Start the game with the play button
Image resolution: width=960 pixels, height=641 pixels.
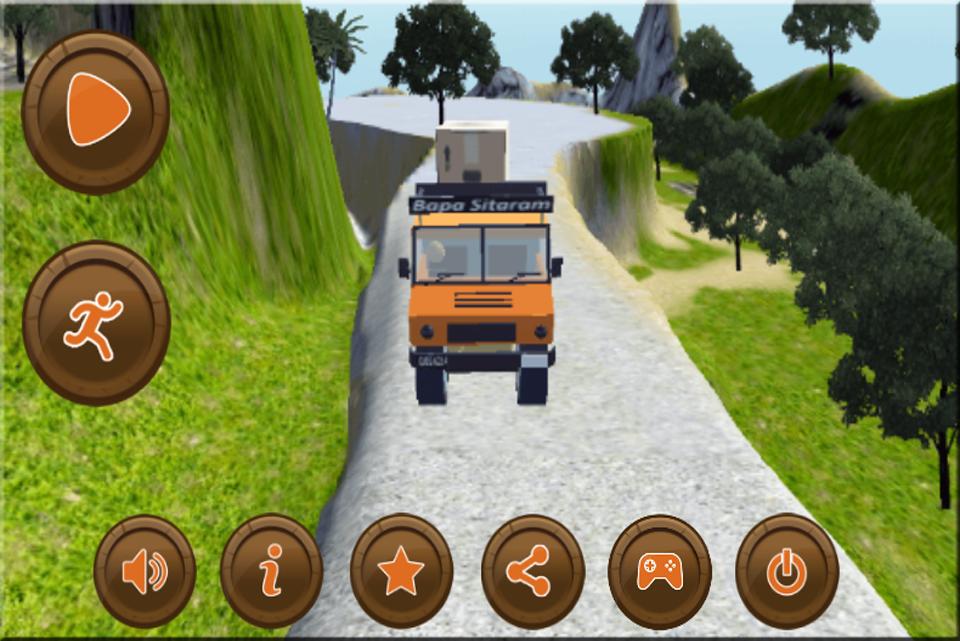point(96,110)
